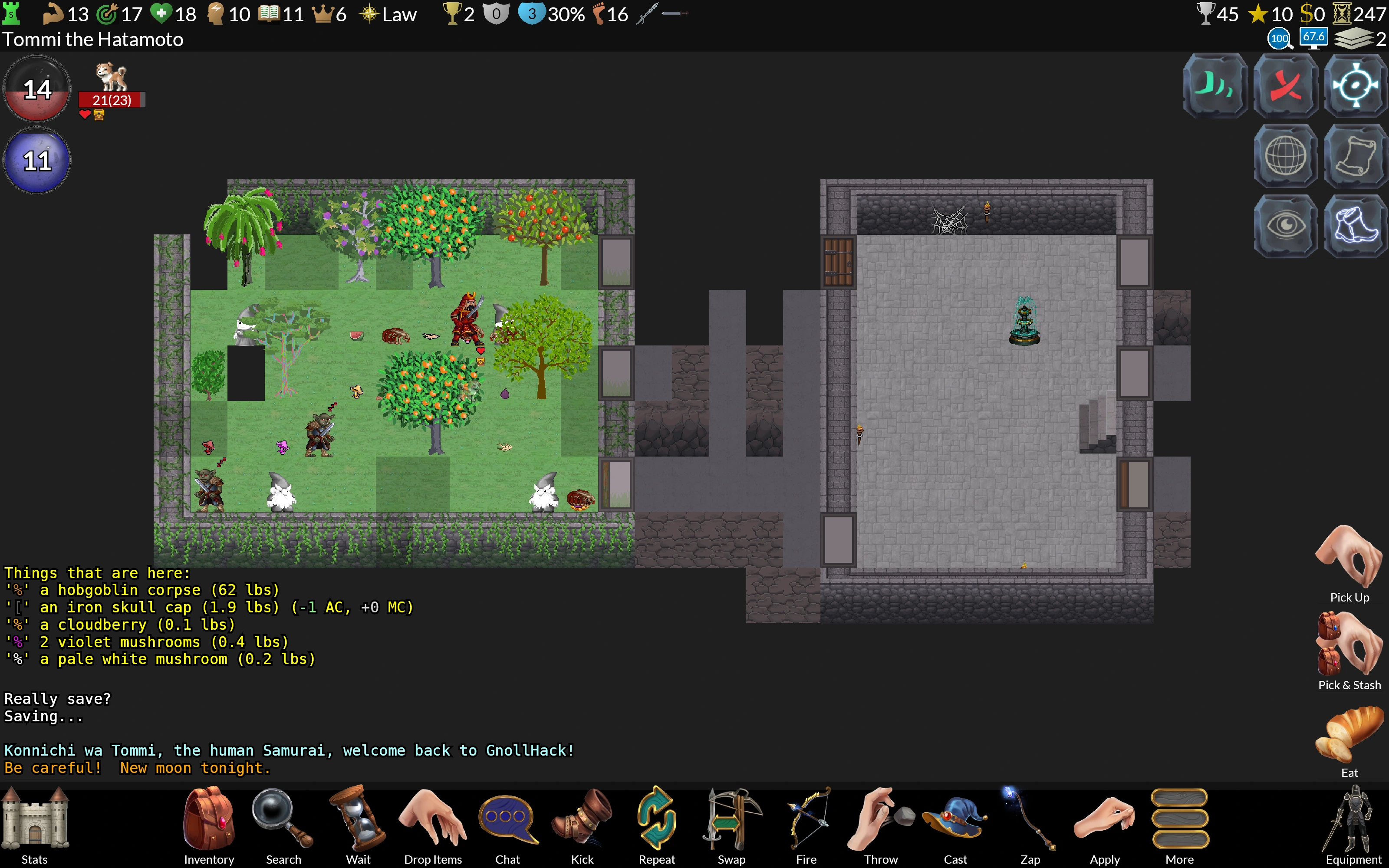Click the crosshair target icon button
This screenshot has width=1389, height=868.
coord(1355,86)
